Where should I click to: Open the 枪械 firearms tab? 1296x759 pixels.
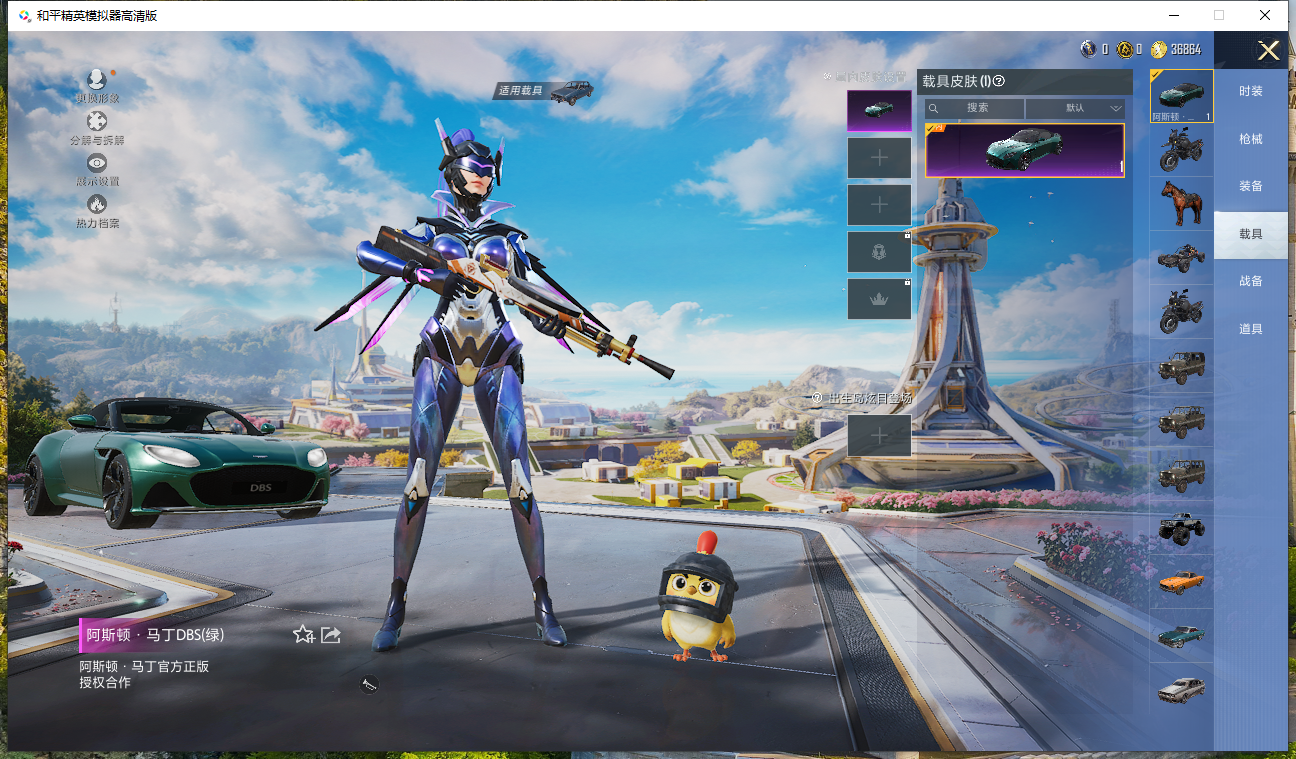coord(1250,139)
